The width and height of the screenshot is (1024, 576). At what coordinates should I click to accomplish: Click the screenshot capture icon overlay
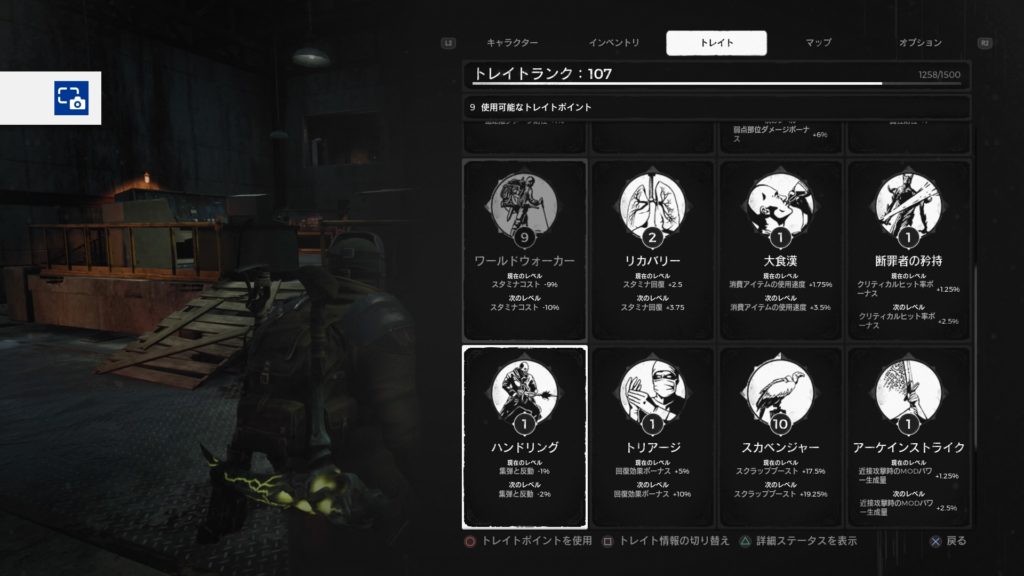coord(71,98)
